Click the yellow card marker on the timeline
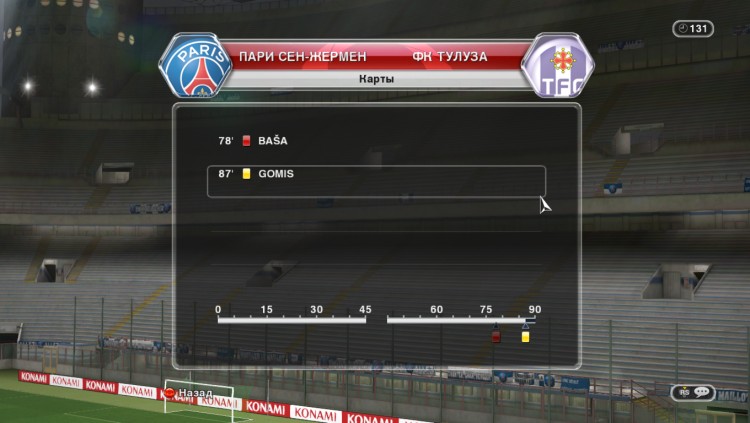This screenshot has width=750, height=423. point(525,337)
